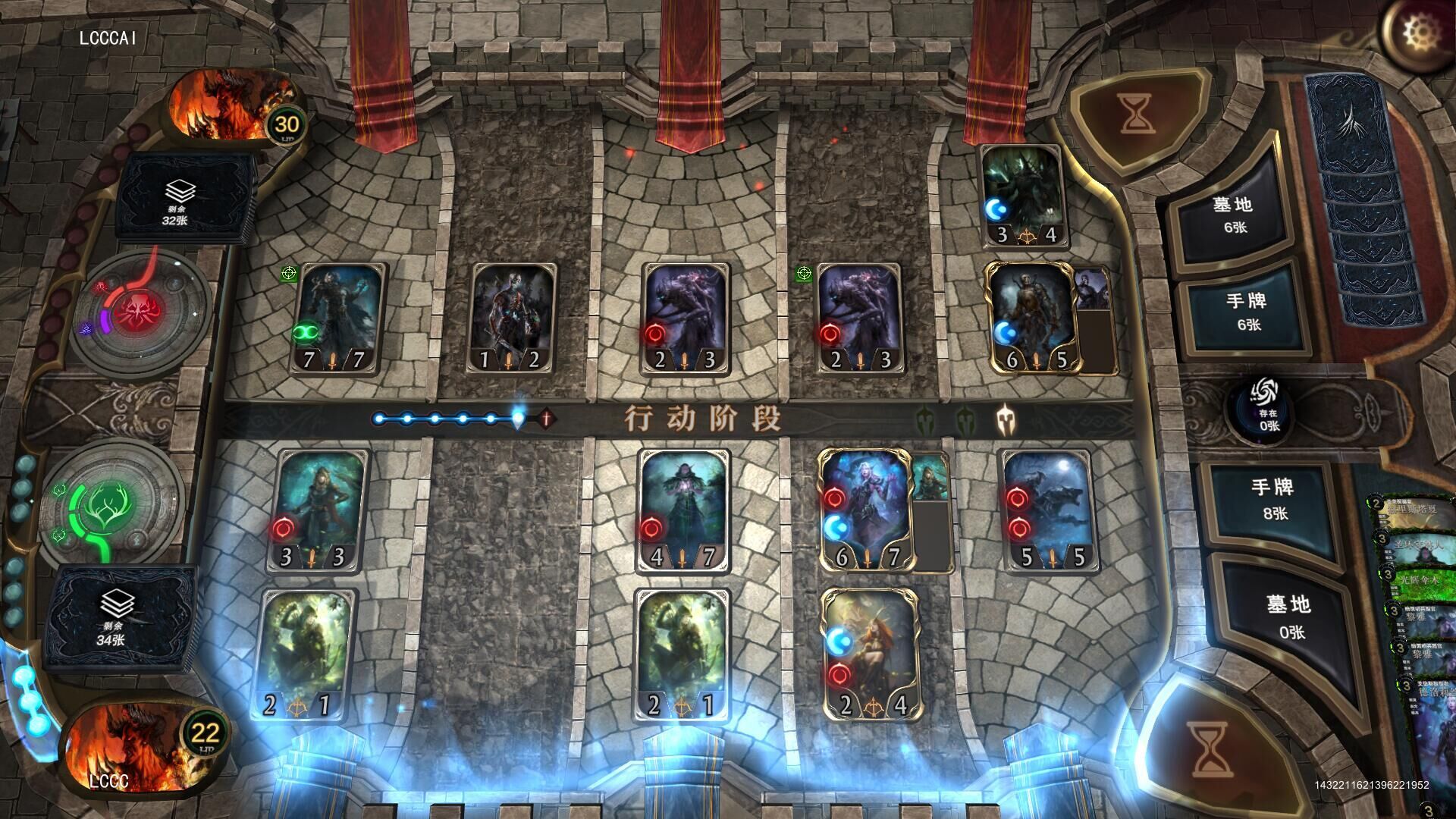Open the gear settings menu
The width and height of the screenshot is (1456, 819).
click(x=1415, y=33)
